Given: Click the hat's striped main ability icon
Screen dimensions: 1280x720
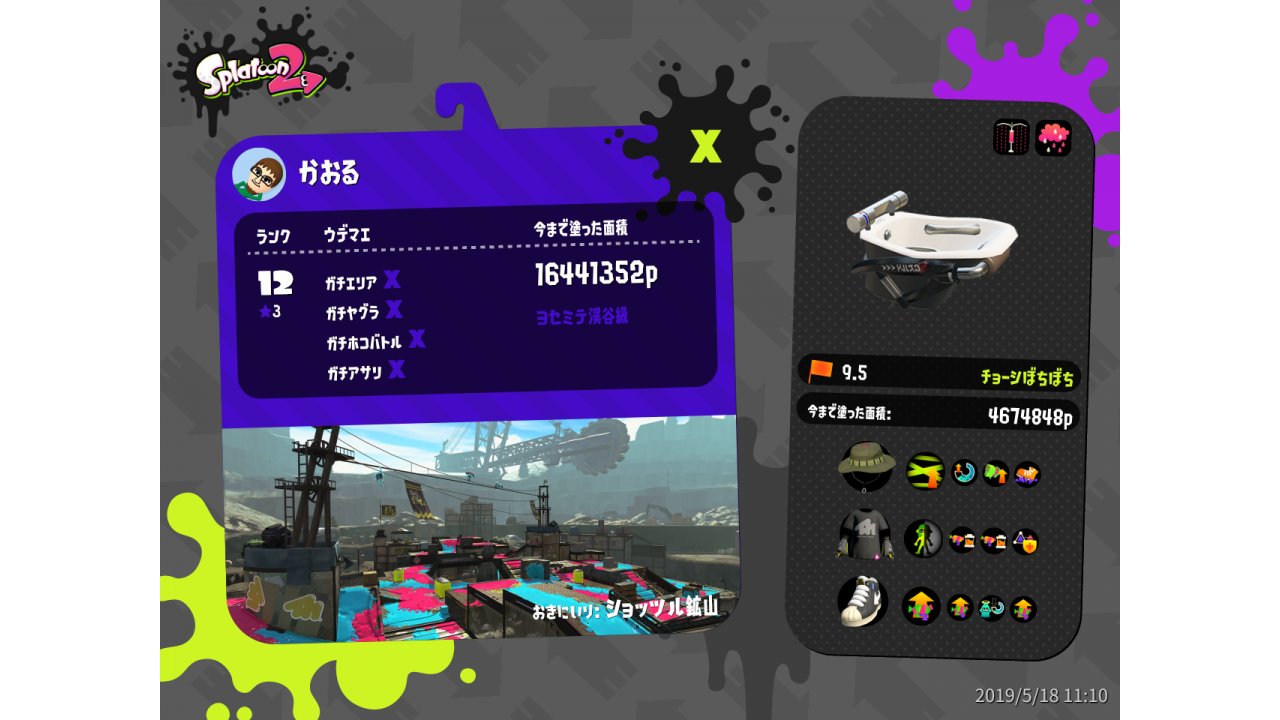Looking at the screenshot, I should click(x=925, y=471).
